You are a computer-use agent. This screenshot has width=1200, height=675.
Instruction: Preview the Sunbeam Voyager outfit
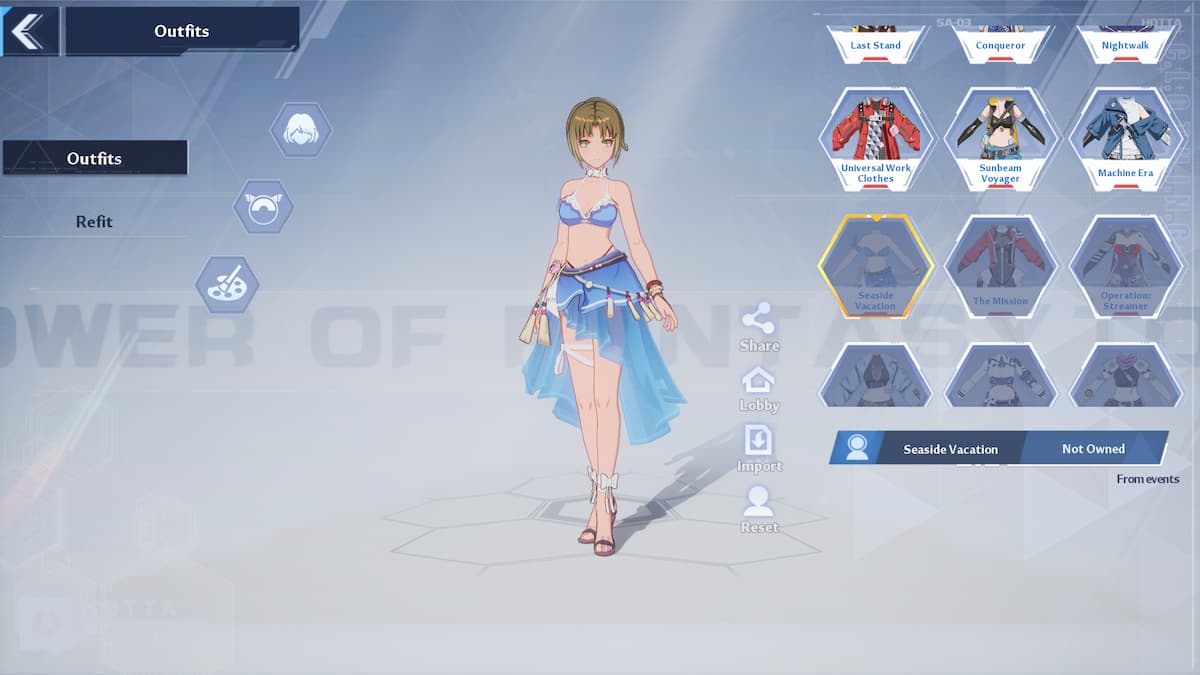click(x=1000, y=138)
